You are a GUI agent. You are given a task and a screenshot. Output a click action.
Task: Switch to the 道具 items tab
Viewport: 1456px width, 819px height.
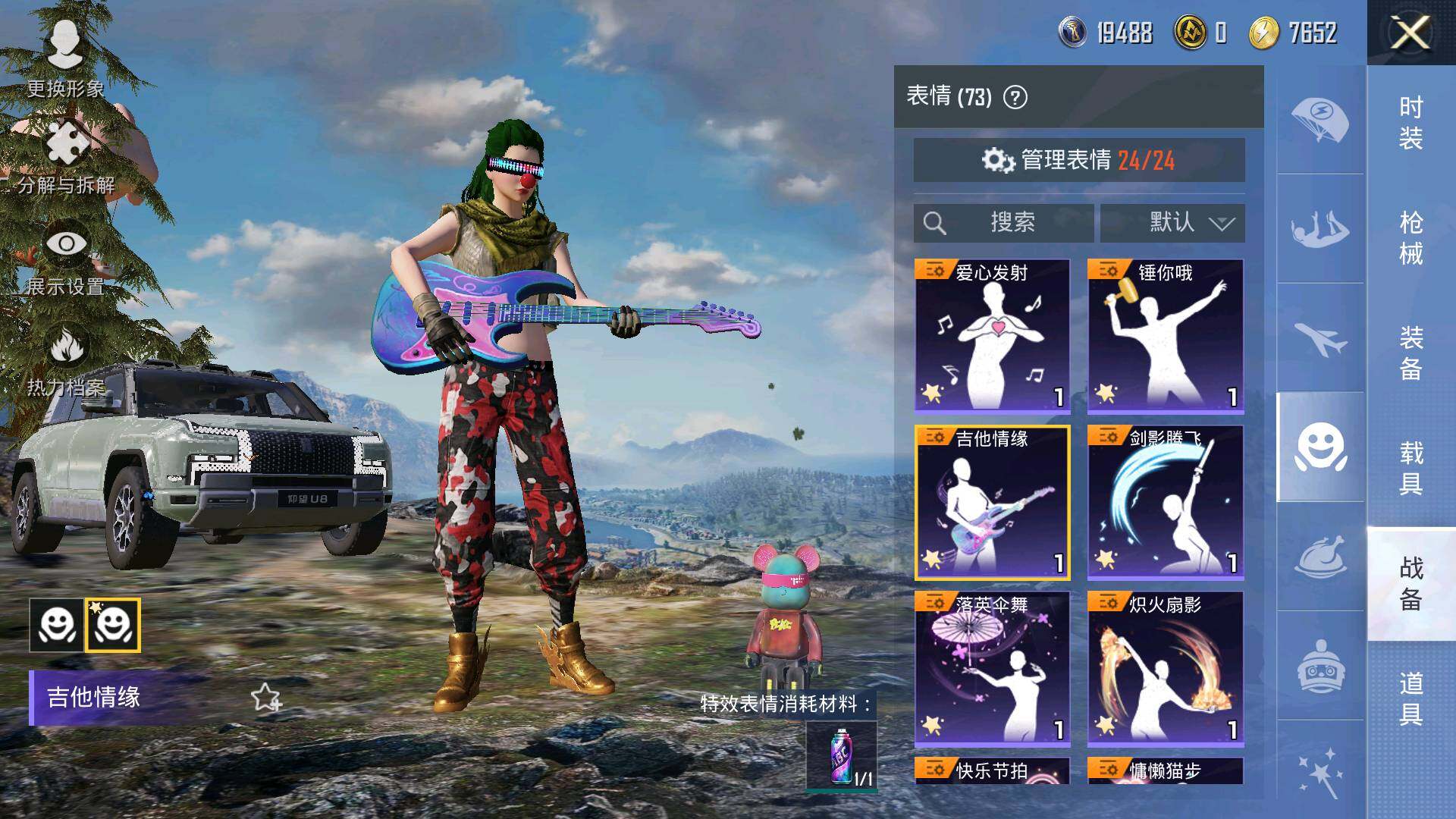[x=1410, y=698]
